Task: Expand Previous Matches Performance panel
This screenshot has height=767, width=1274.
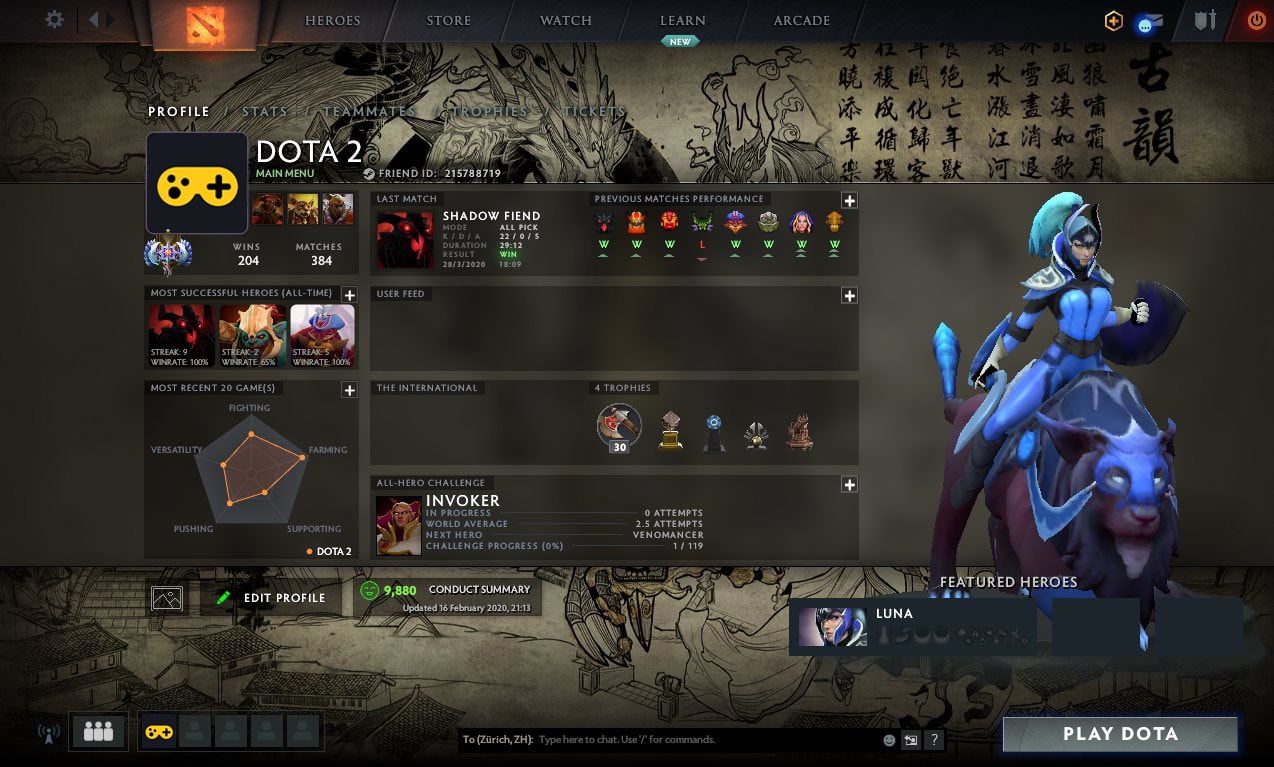Action: [x=849, y=201]
